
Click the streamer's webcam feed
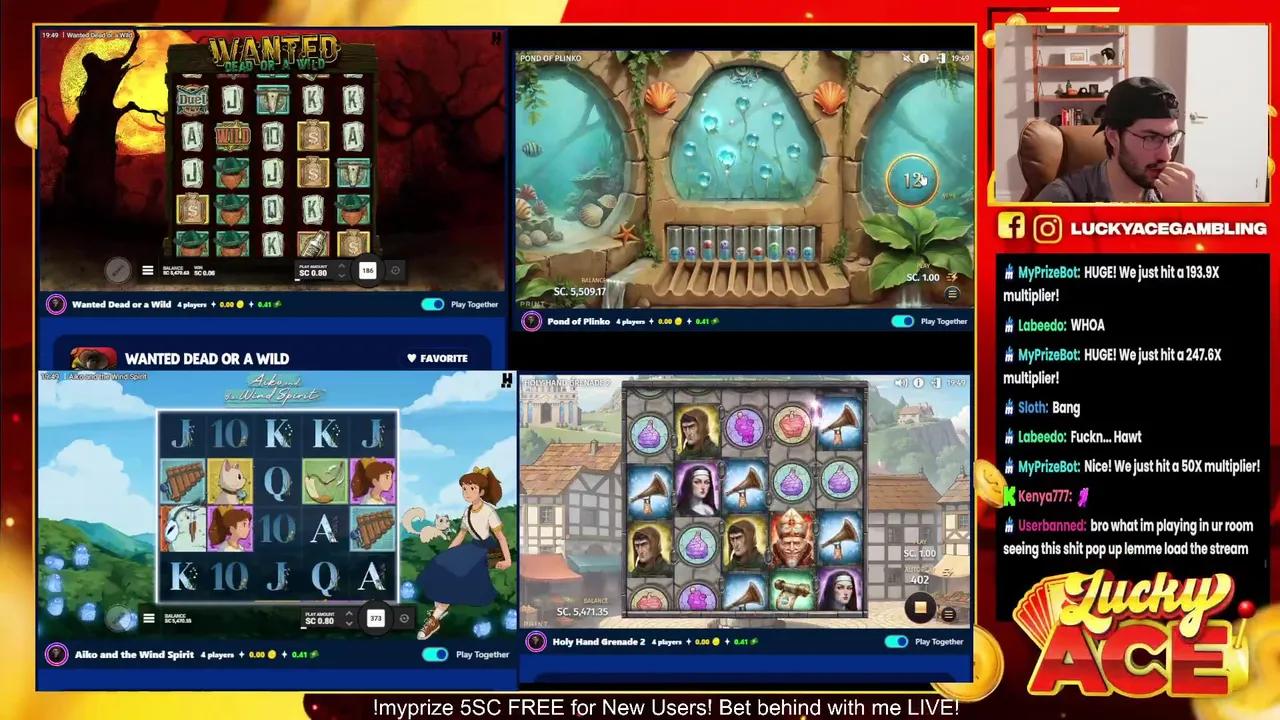pos(1130,110)
